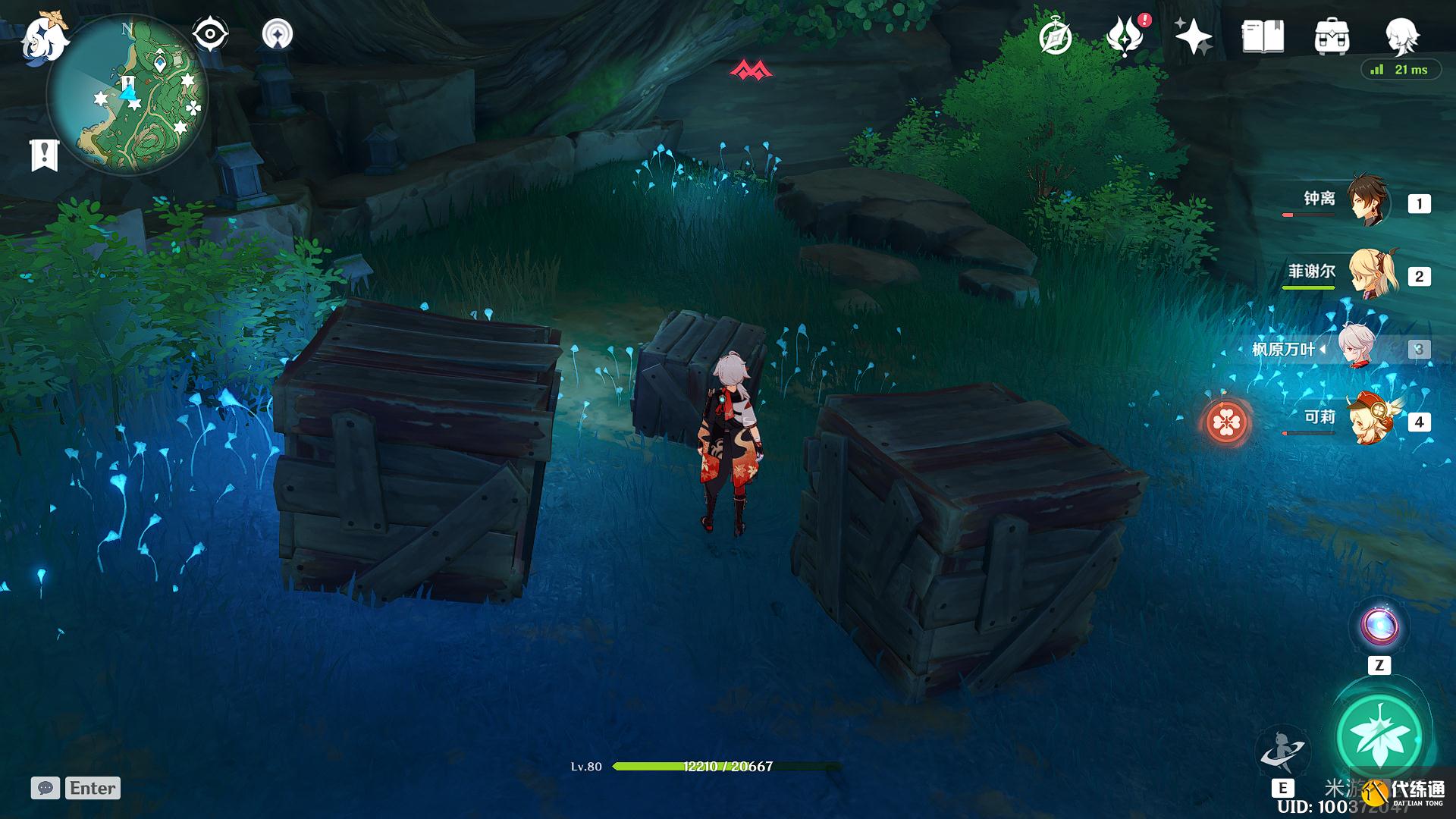Toggle the elemental sight eye icon

(x=210, y=34)
